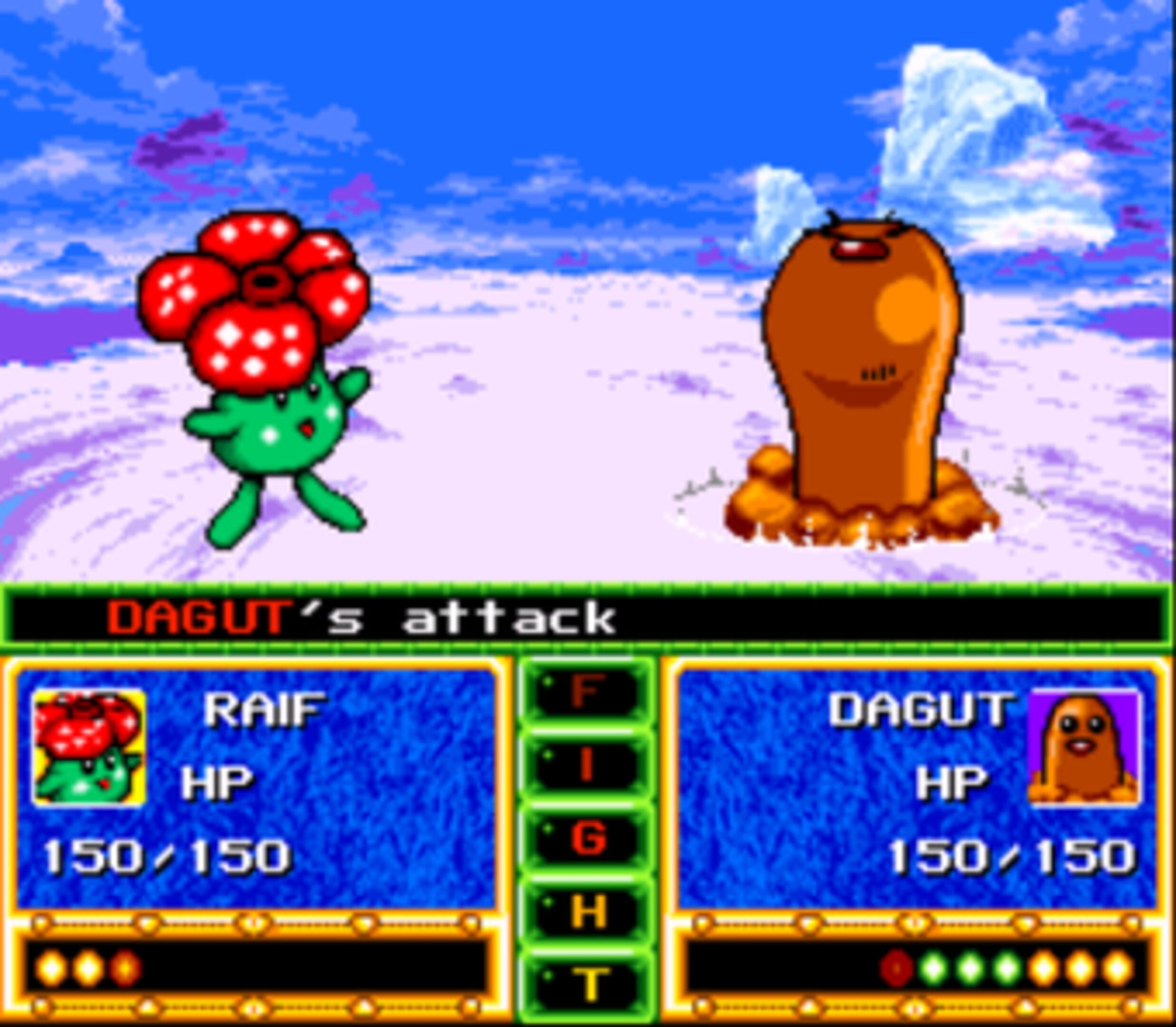Click the letter F panel
The width and height of the screenshot is (1176, 1027).
tap(587, 692)
